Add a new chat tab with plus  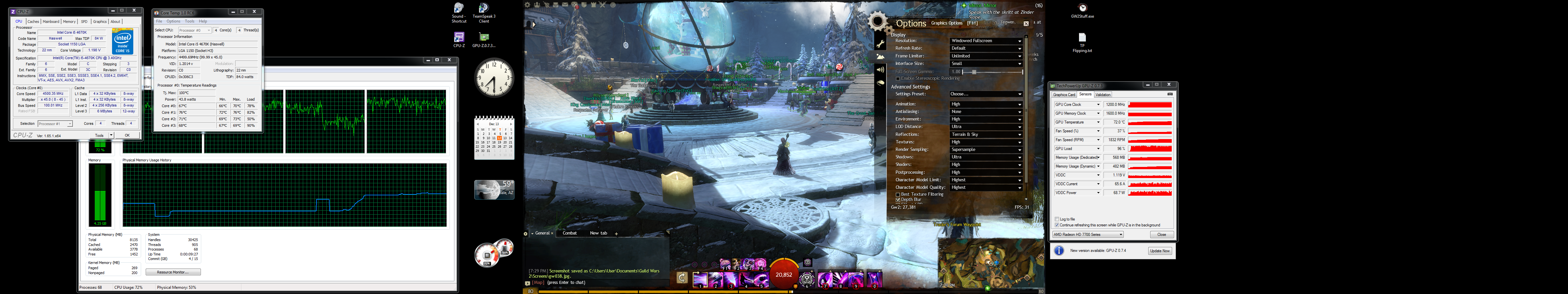coord(616,234)
